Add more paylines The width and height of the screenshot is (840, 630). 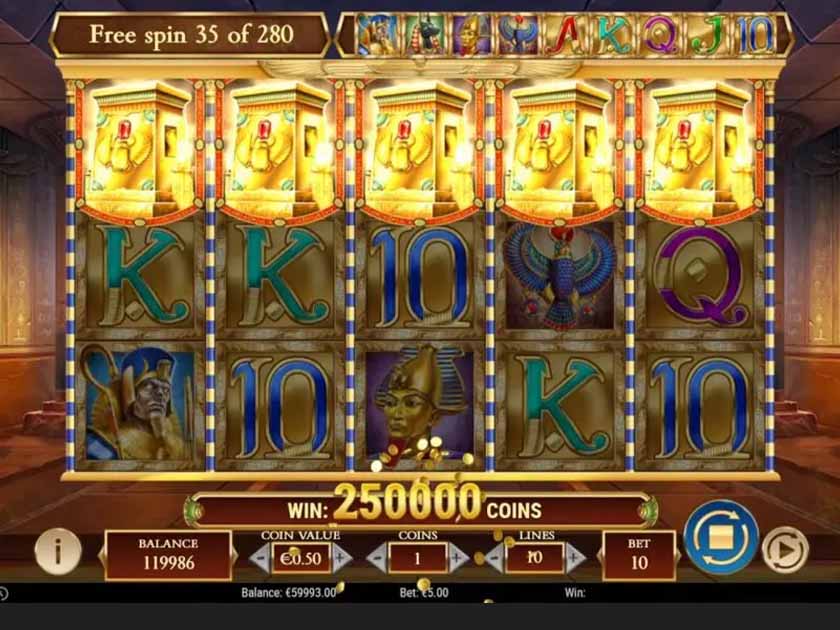click(577, 558)
